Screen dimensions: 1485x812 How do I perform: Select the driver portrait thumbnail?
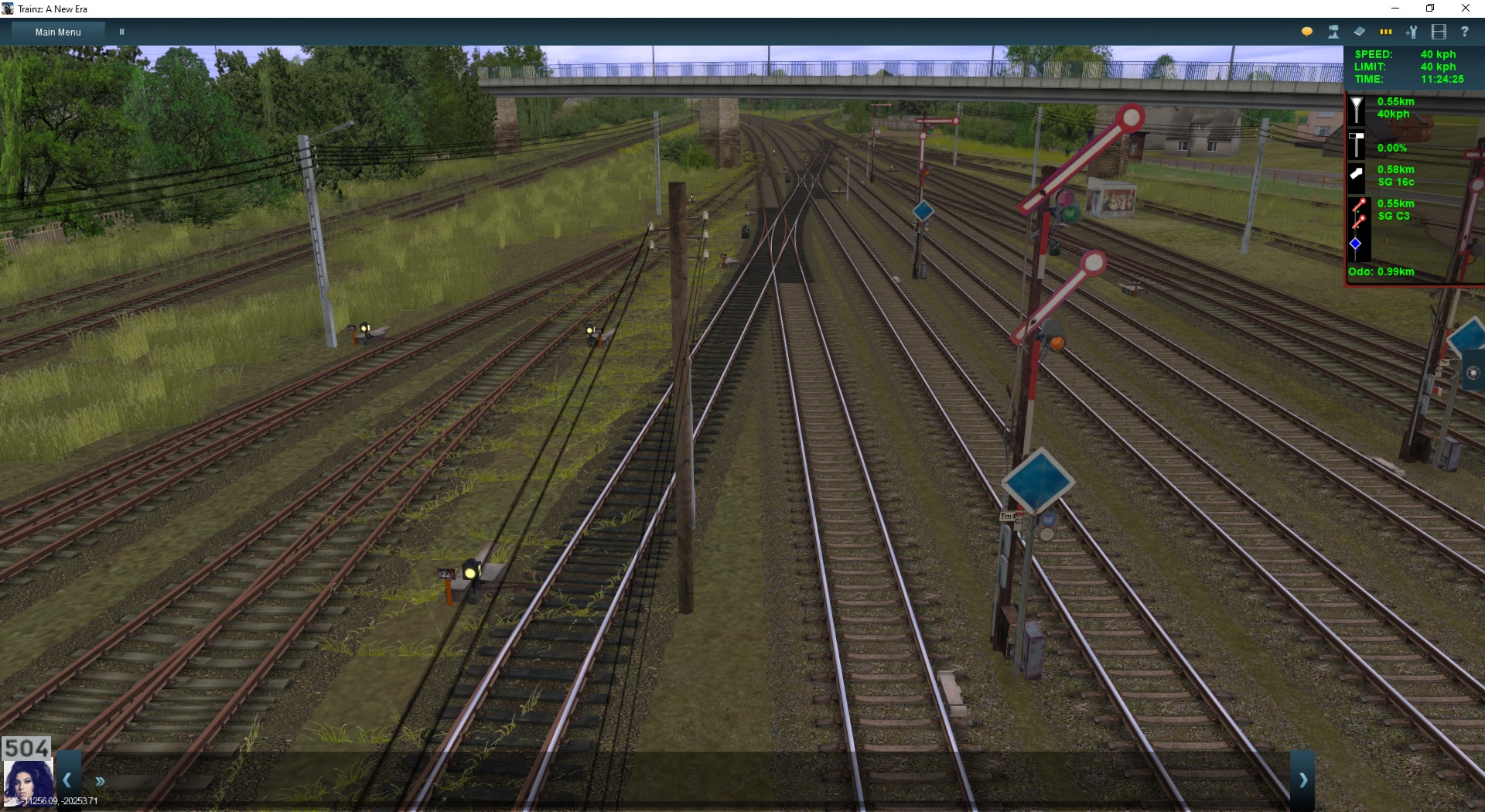pos(28,783)
